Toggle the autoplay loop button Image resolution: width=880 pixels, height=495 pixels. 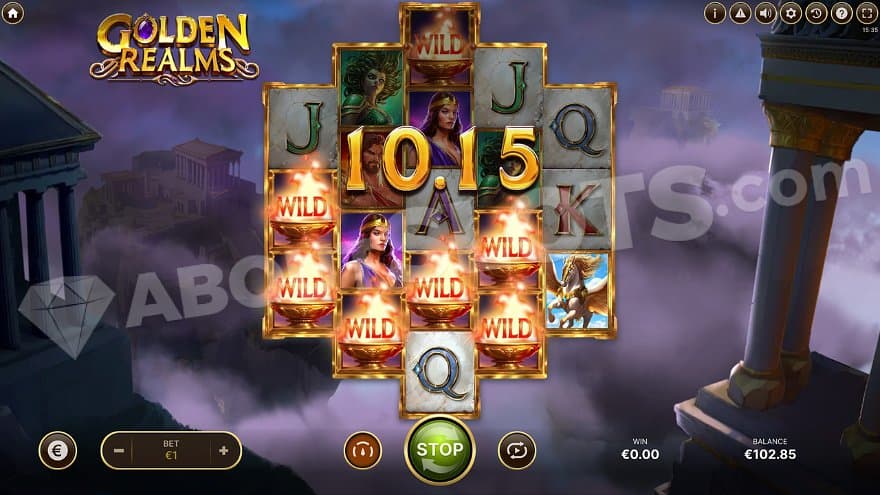pyautogui.click(x=516, y=450)
